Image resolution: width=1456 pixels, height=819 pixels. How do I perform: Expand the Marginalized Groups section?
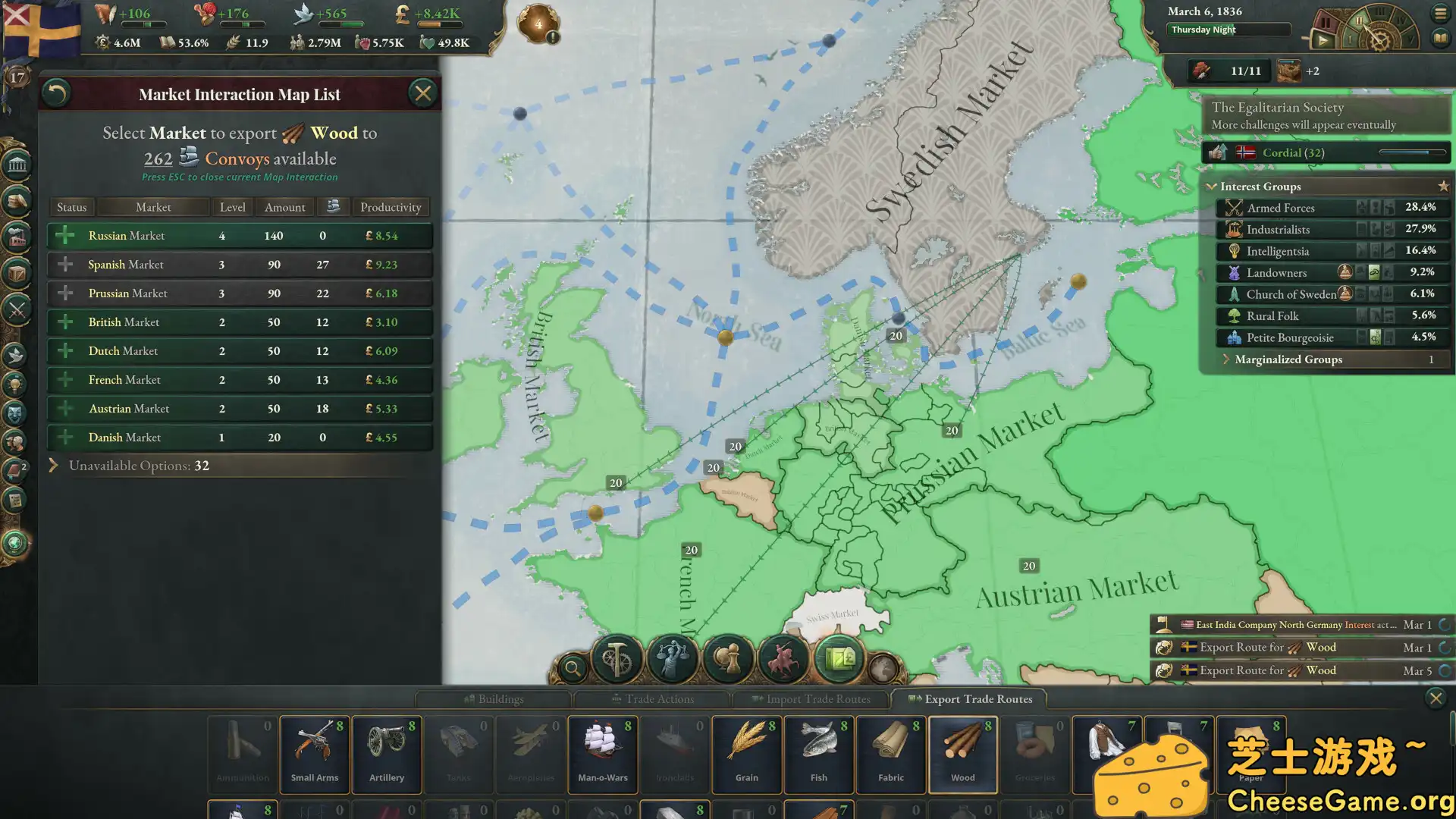[x=1228, y=359]
